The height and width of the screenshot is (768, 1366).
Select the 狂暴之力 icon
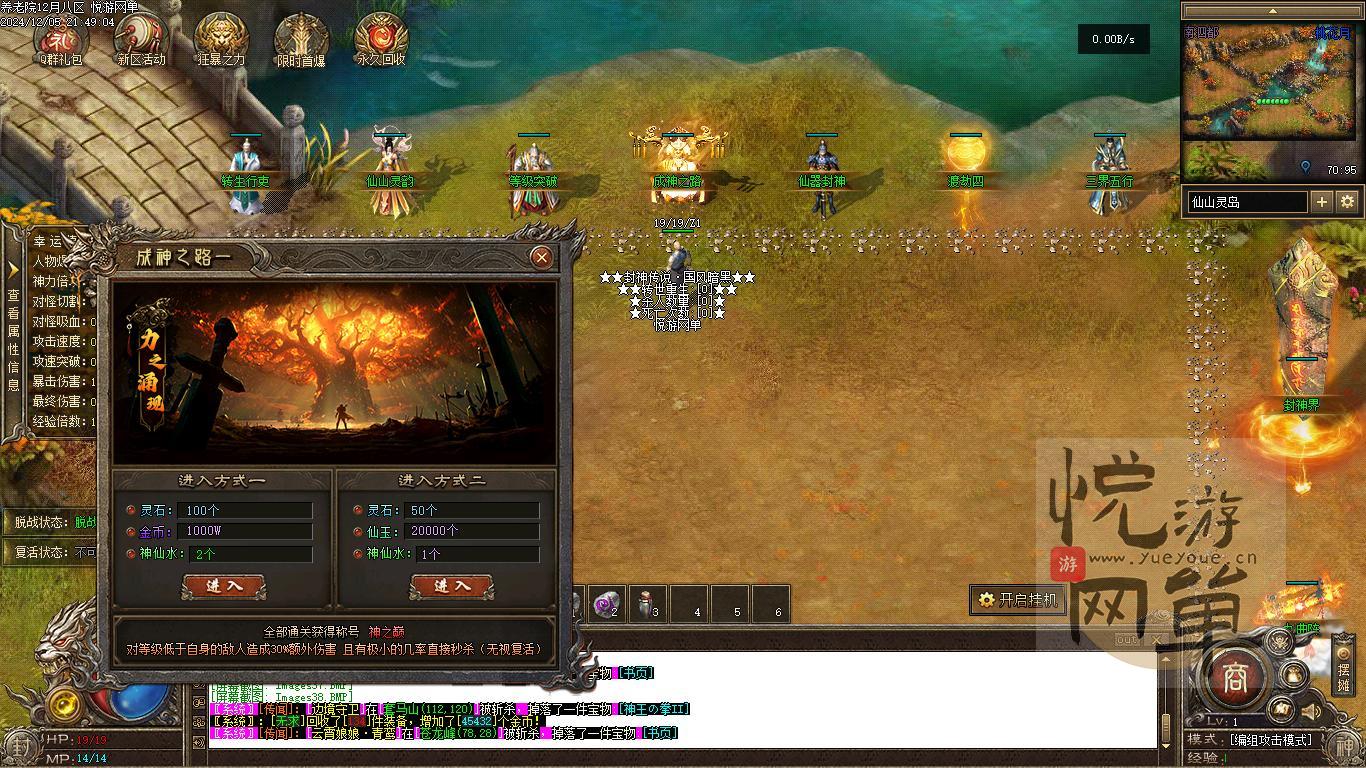pos(221,40)
